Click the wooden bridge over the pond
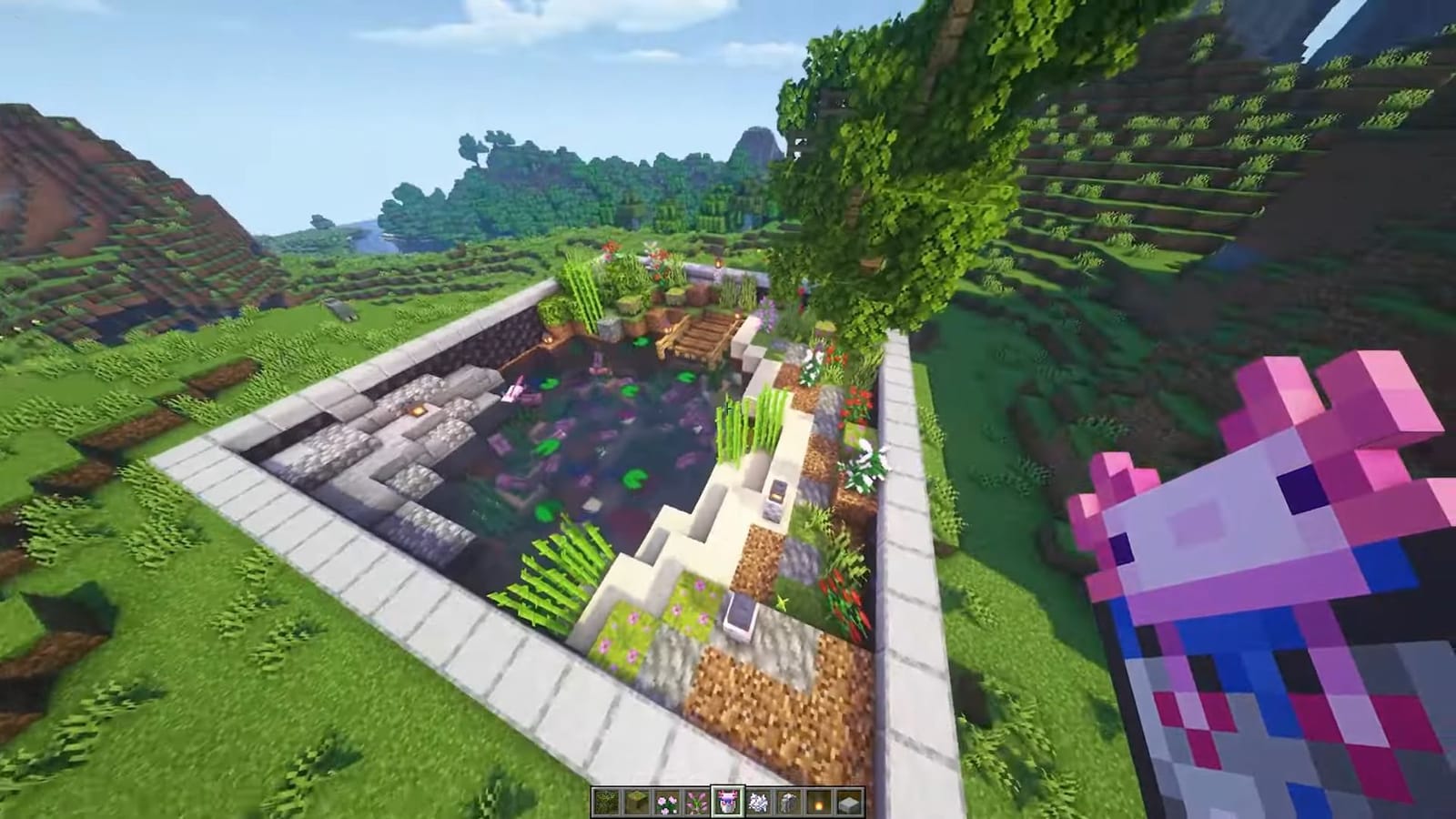Image resolution: width=1456 pixels, height=819 pixels. pyautogui.click(x=699, y=337)
